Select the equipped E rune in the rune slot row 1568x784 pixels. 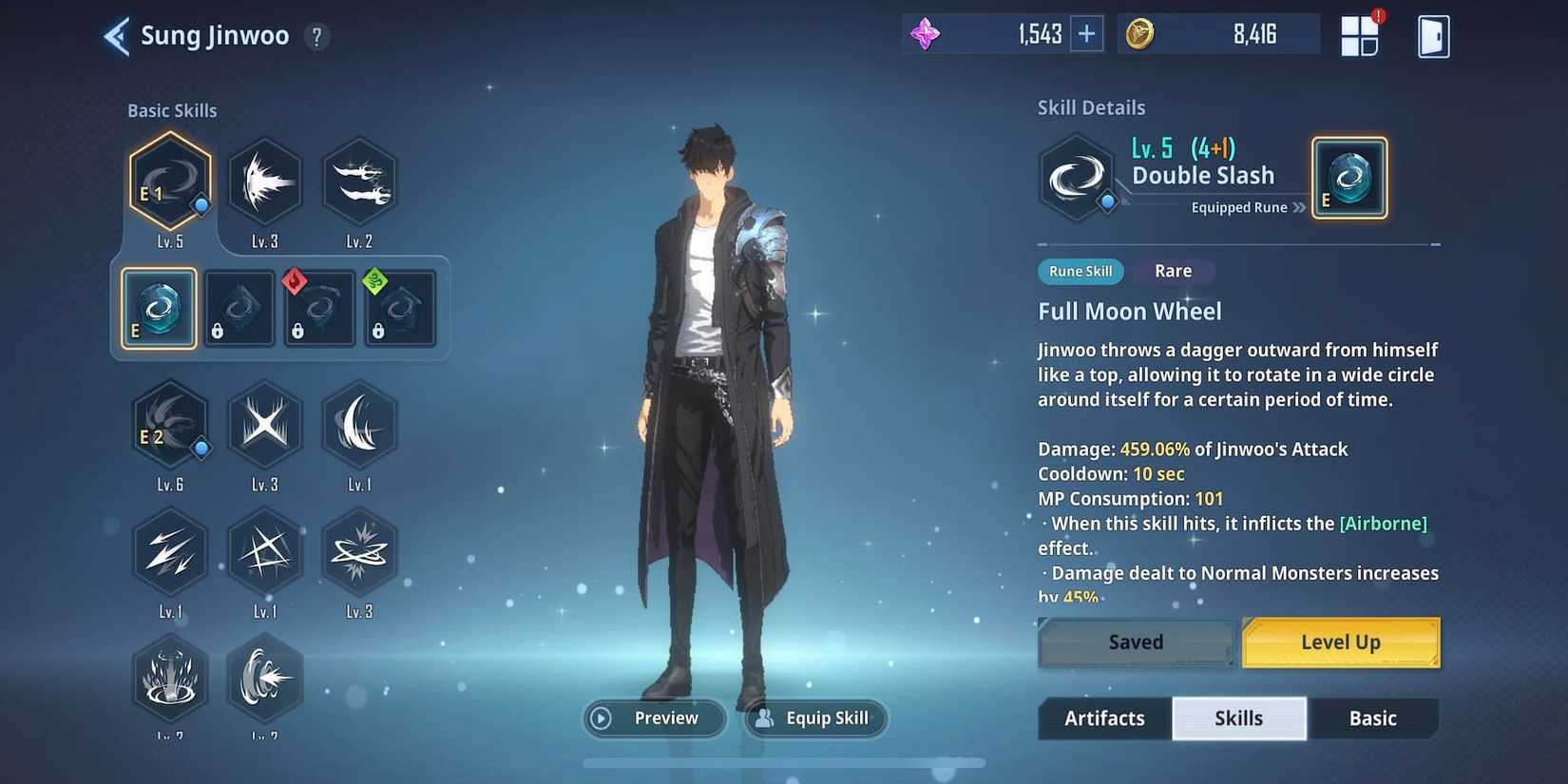coord(158,307)
